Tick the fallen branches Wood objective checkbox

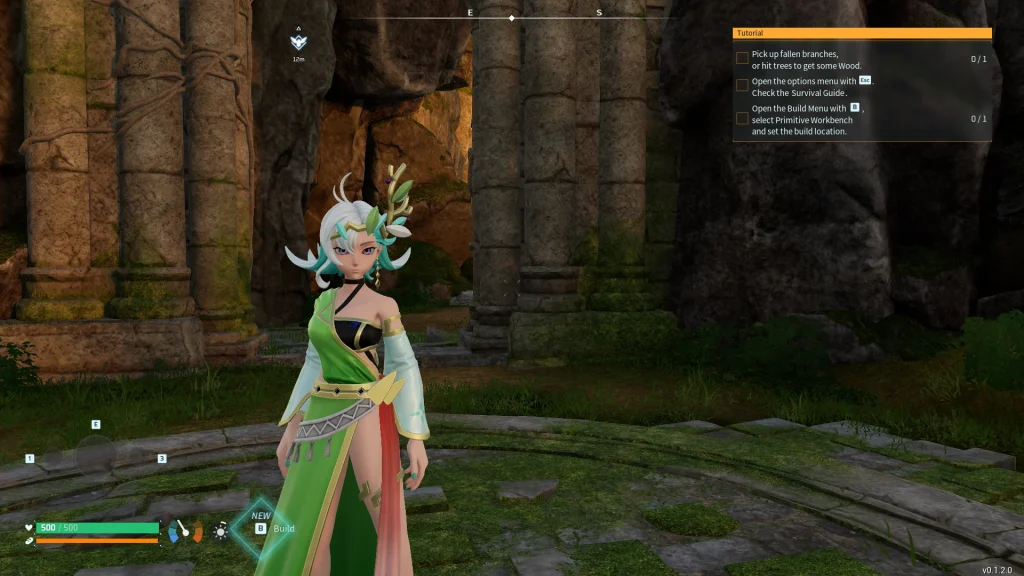742,59
